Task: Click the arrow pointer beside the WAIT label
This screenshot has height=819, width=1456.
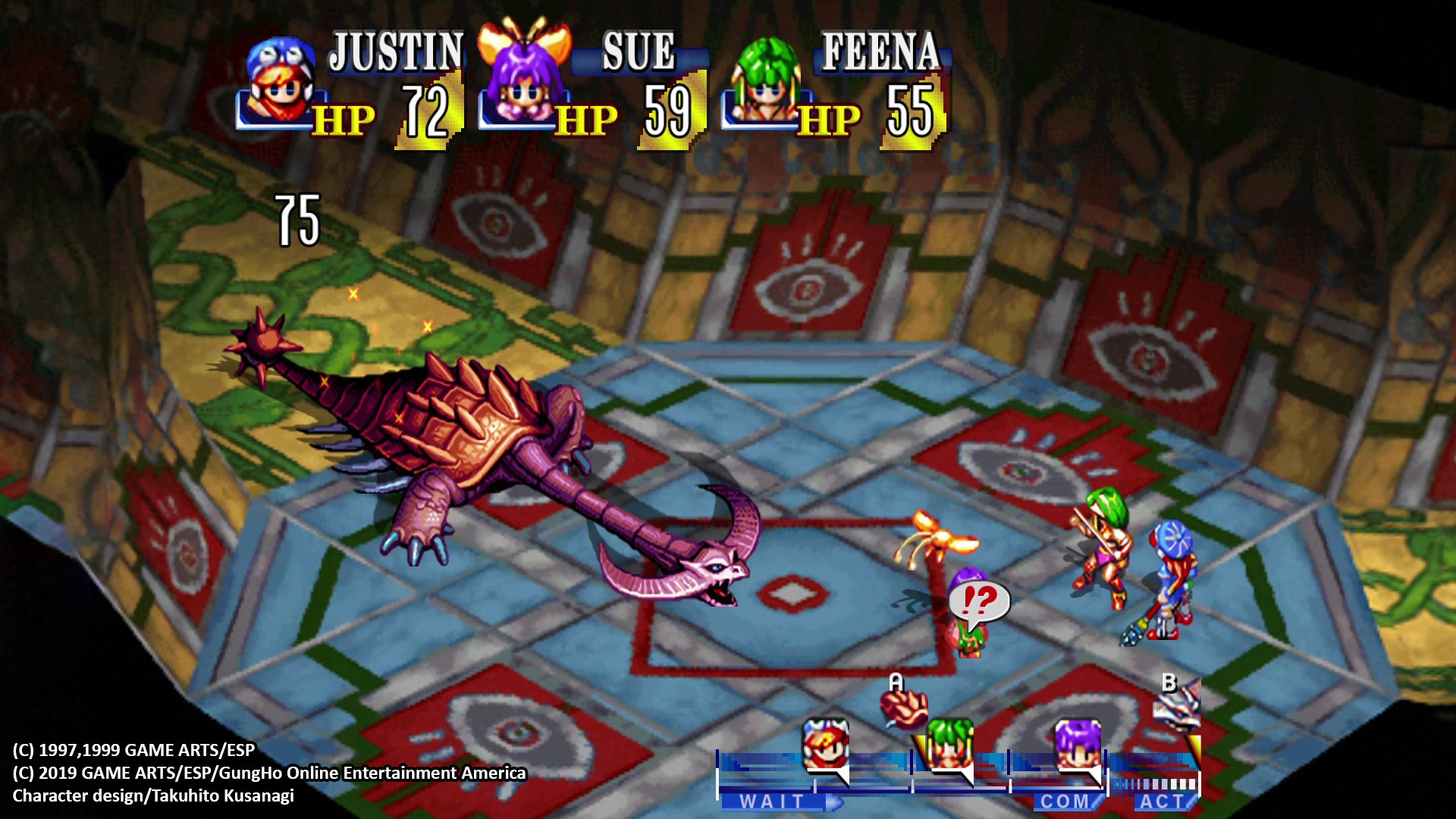Action: [x=834, y=800]
